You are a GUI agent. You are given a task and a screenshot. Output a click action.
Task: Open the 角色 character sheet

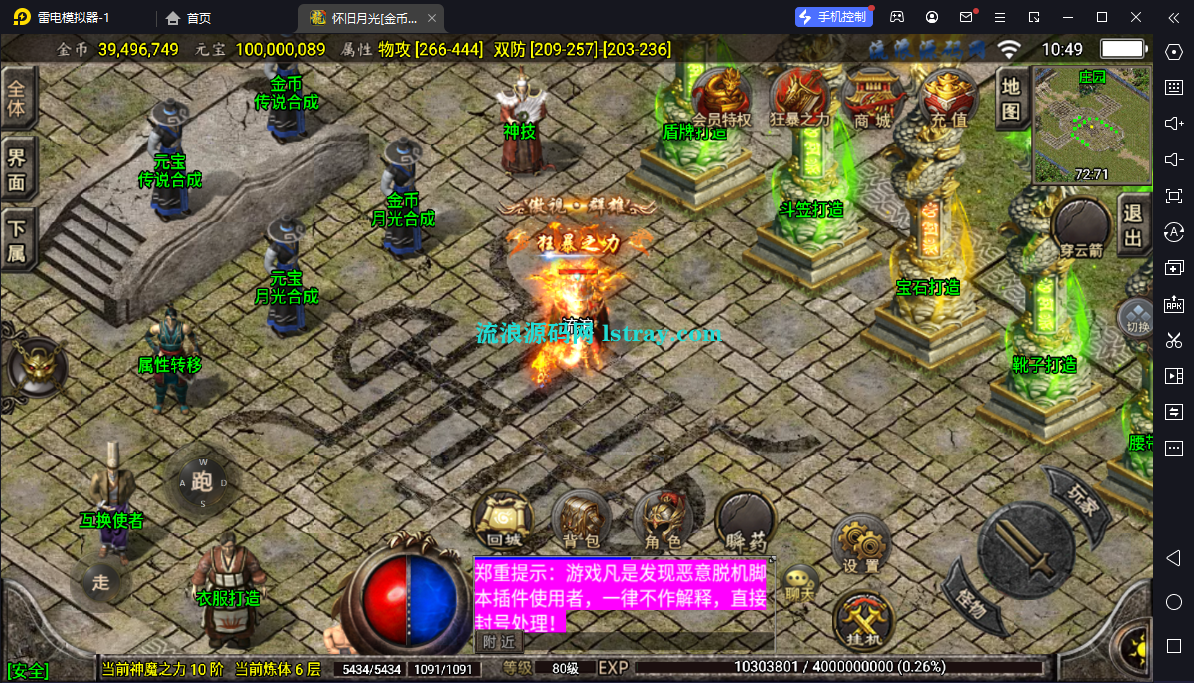coord(662,520)
